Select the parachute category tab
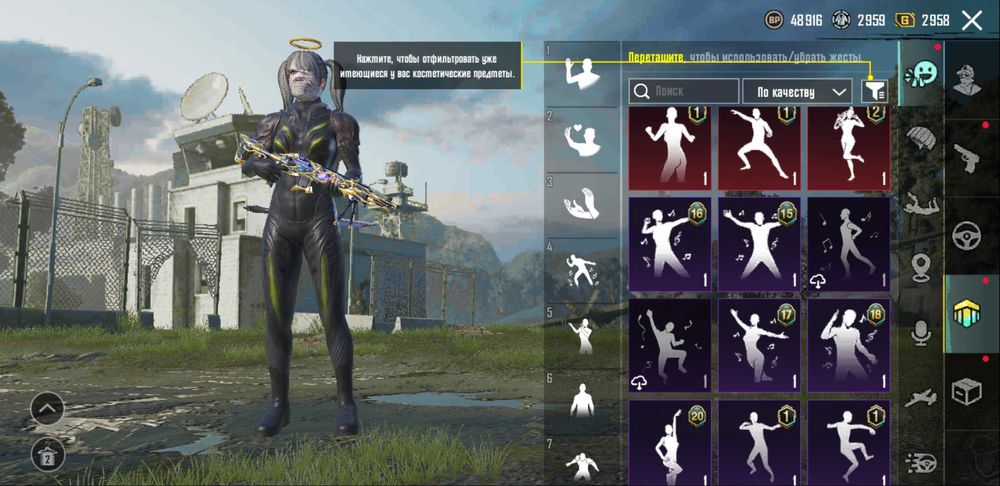Screen dimensions: 1000x486 pyautogui.click(x=920, y=140)
